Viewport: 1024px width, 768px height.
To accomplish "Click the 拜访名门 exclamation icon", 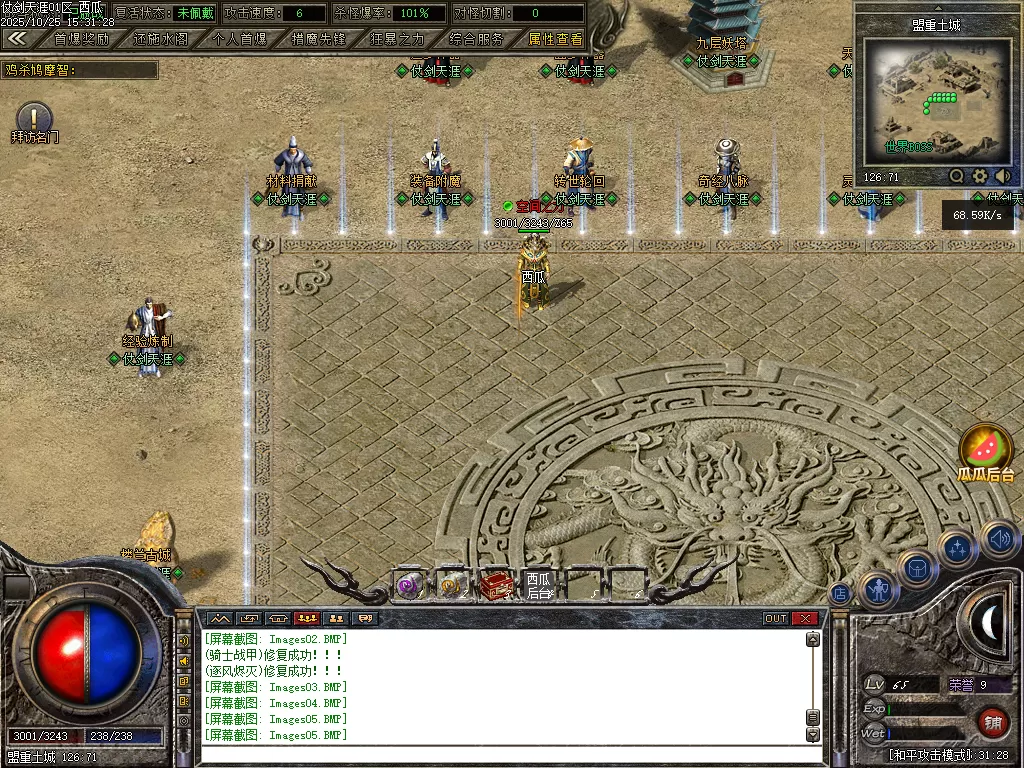I will click(x=34, y=117).
